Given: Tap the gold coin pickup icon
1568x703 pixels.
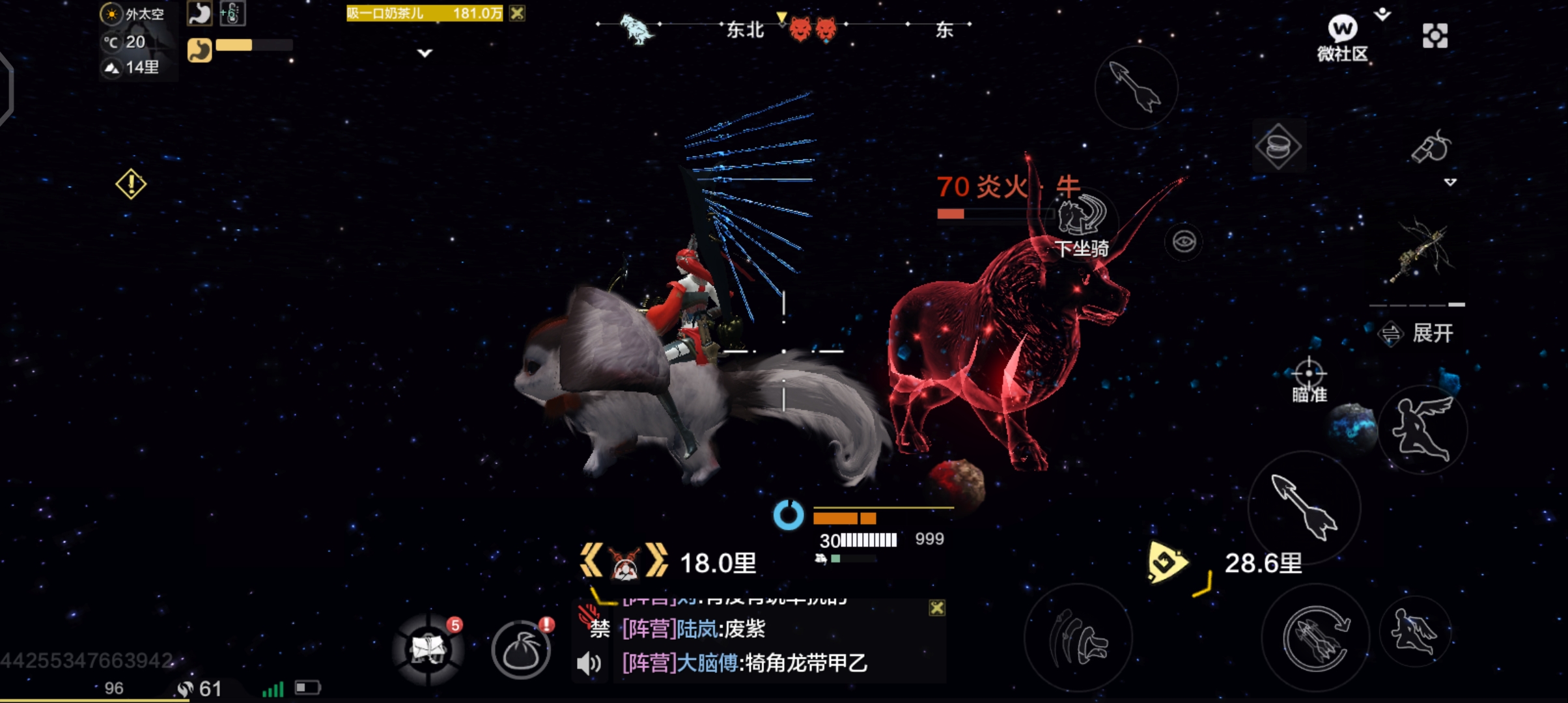Looking at the screenshot, I should 1278,146.
